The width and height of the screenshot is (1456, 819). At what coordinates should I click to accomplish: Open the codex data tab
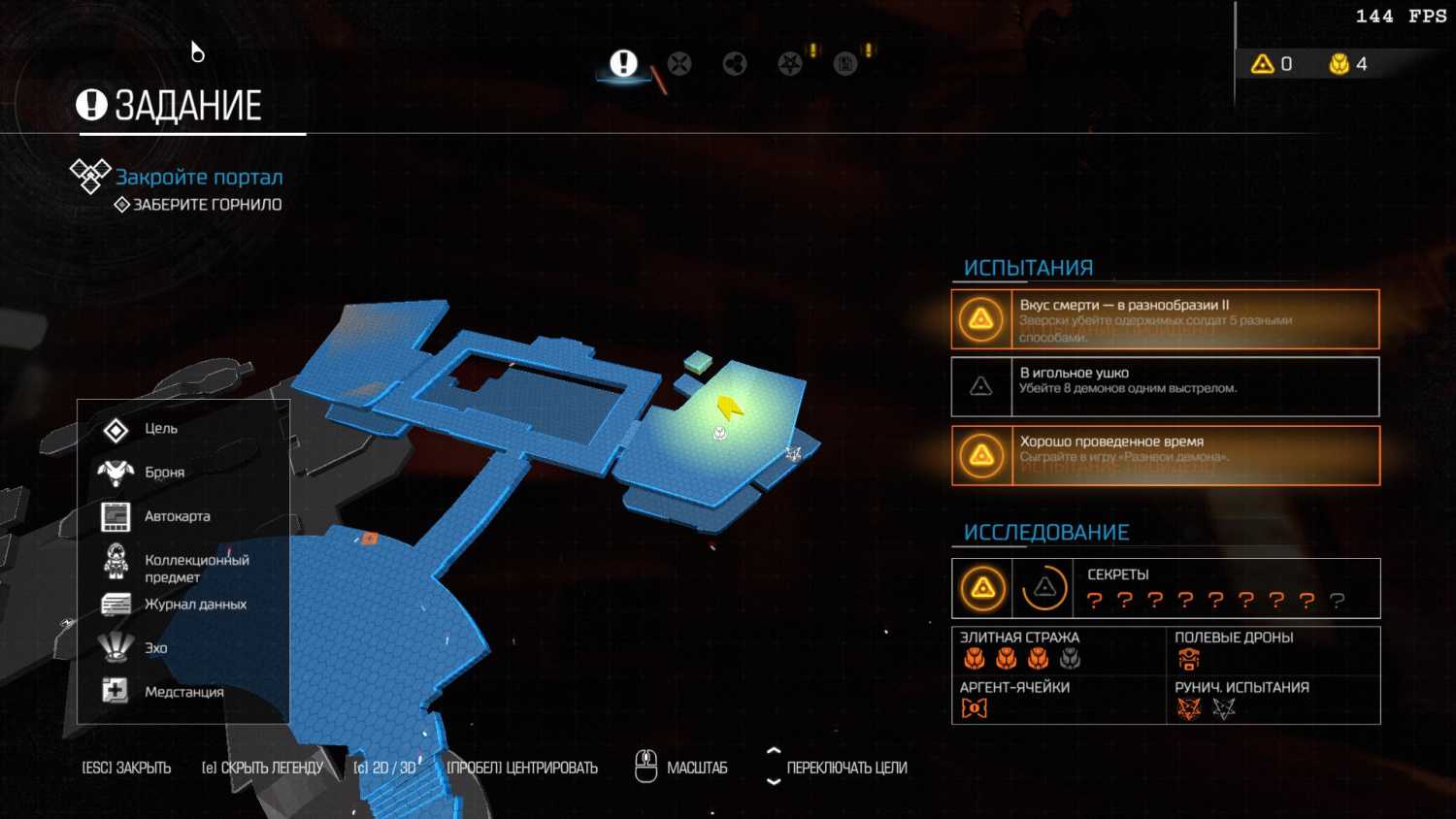pyautogui.click(x=845, y=64)
